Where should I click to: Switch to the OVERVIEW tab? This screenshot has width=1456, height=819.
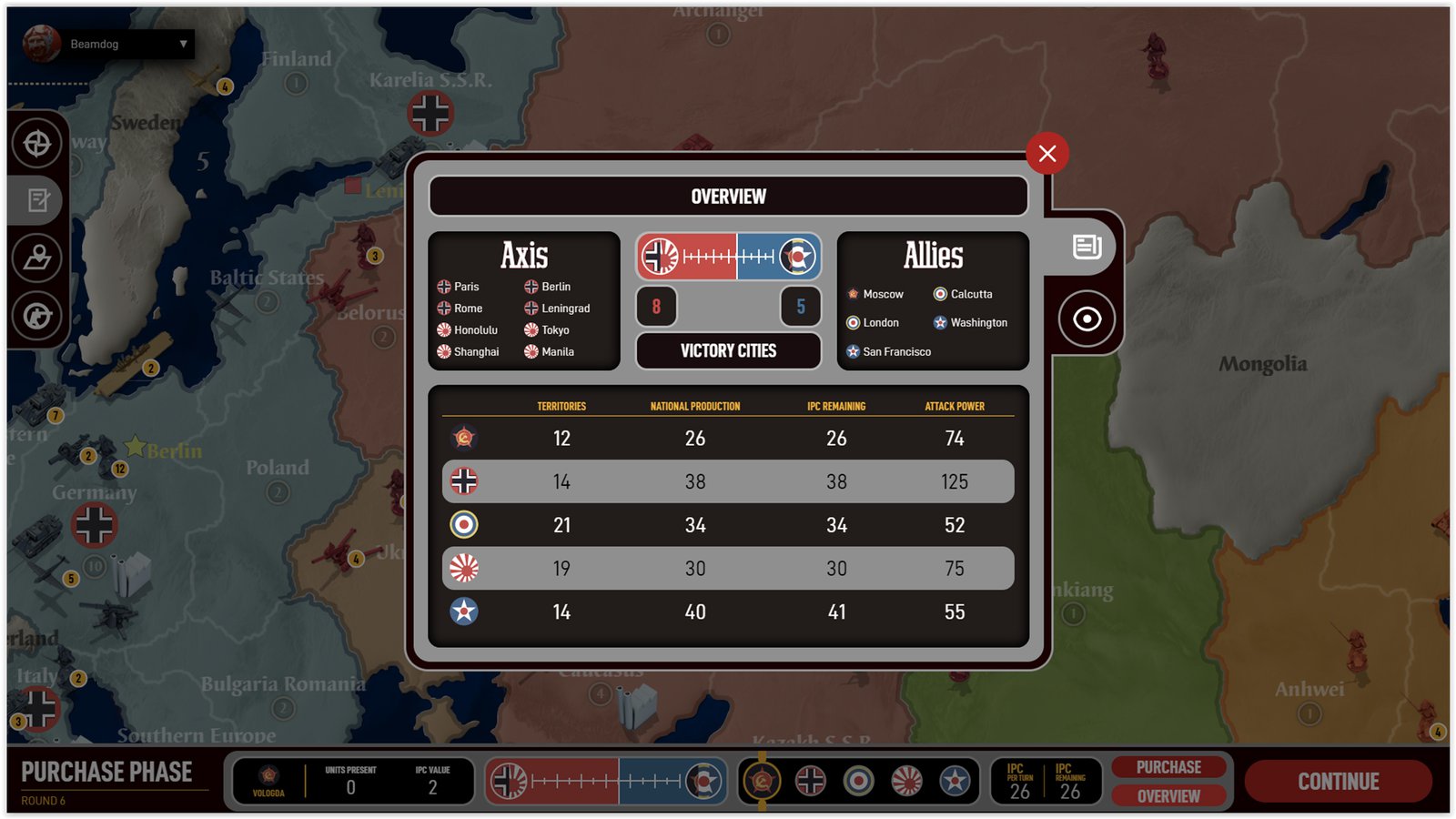[x=1169, y=796]
